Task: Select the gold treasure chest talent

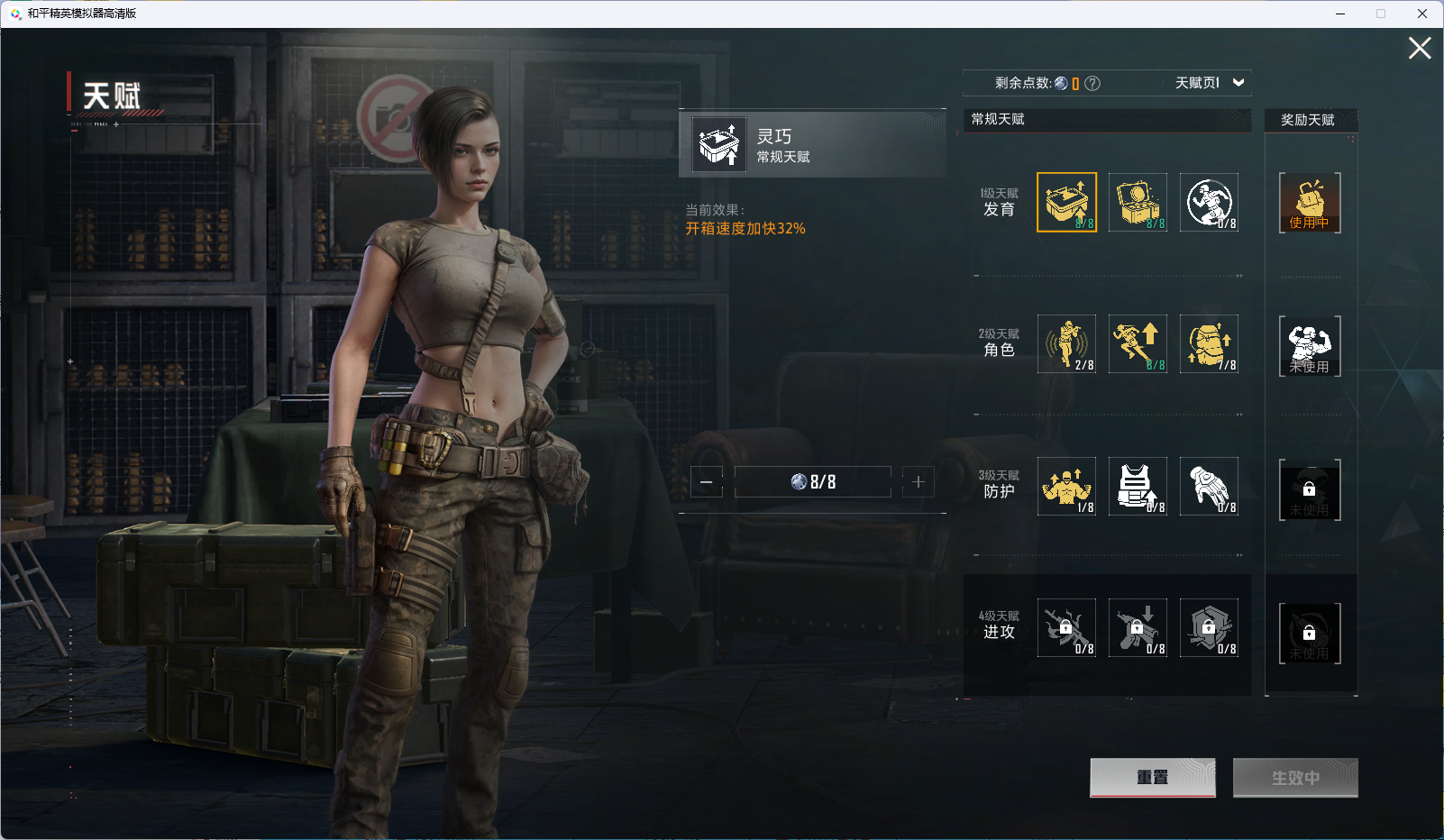Action: point(1138,202)
